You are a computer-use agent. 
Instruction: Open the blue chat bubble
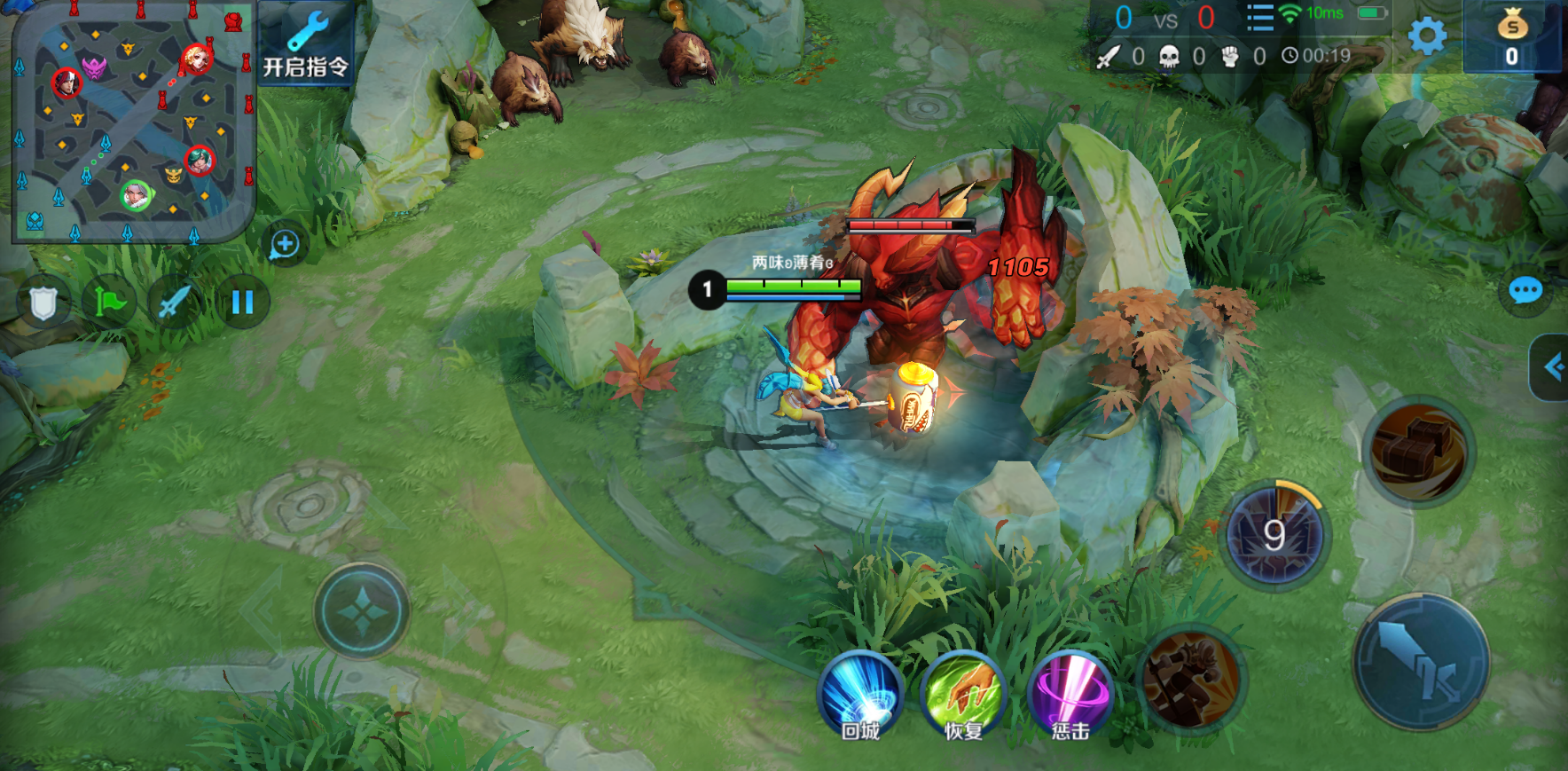coord(1525,290)
